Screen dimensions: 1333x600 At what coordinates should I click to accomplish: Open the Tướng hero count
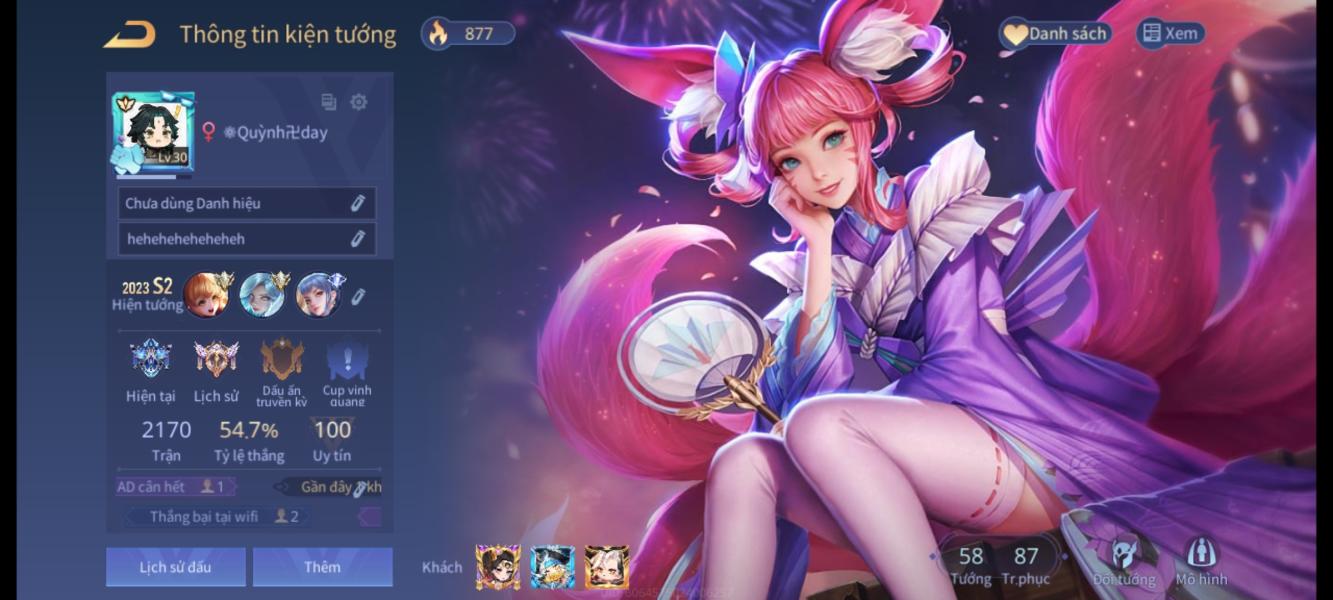click(x=970, y=564)
